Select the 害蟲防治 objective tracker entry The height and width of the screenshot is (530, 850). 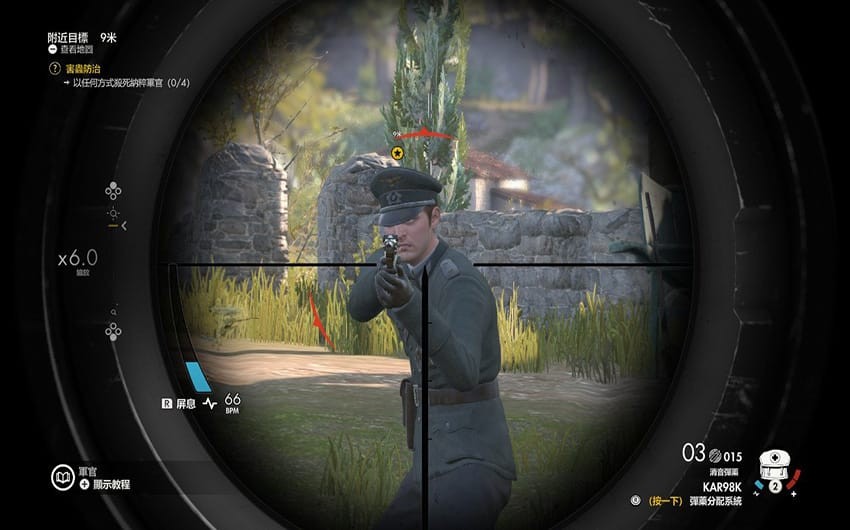pyautogui.click(x=83, y=68)
